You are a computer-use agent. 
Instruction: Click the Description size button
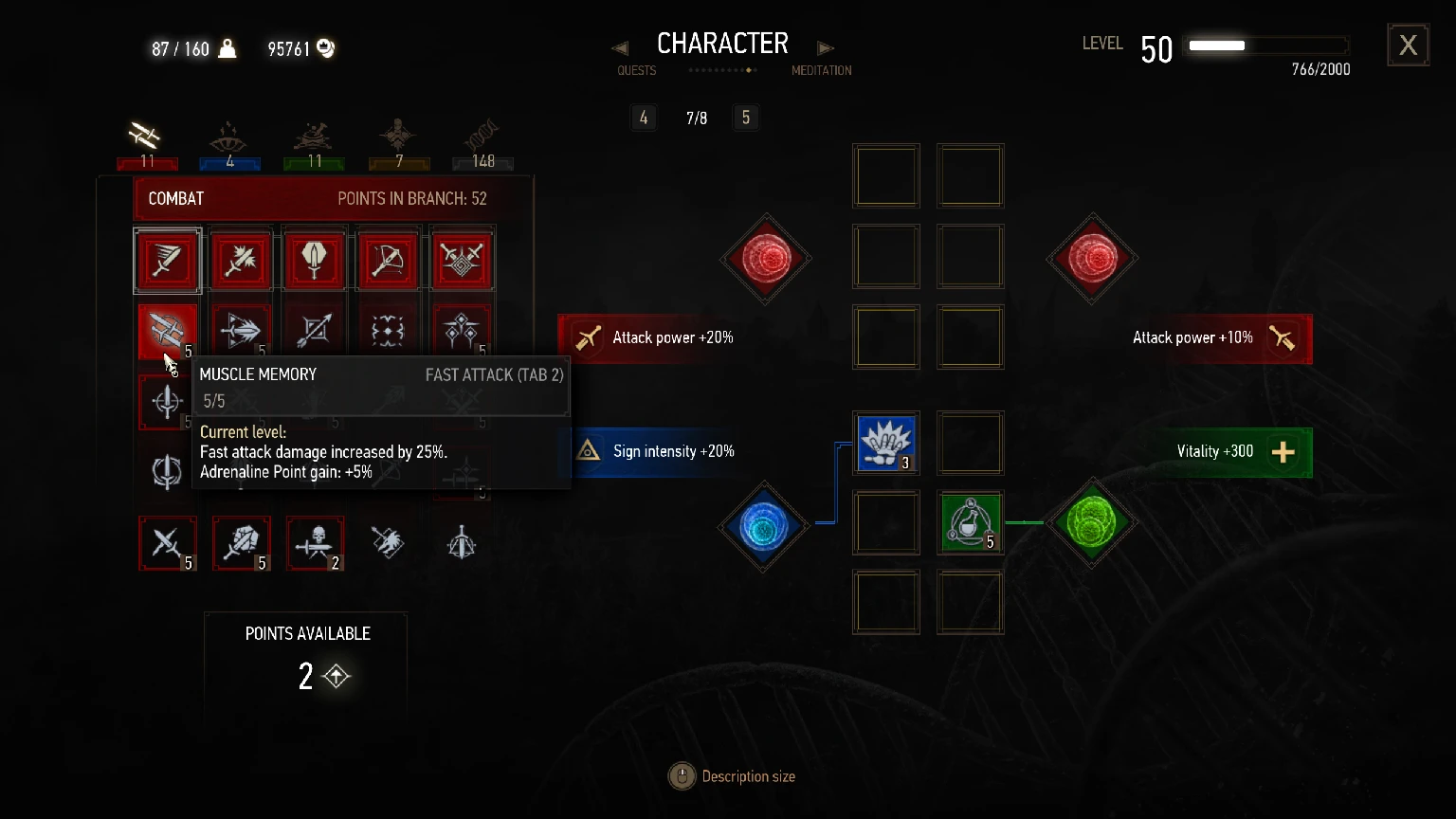click(682, 775)
